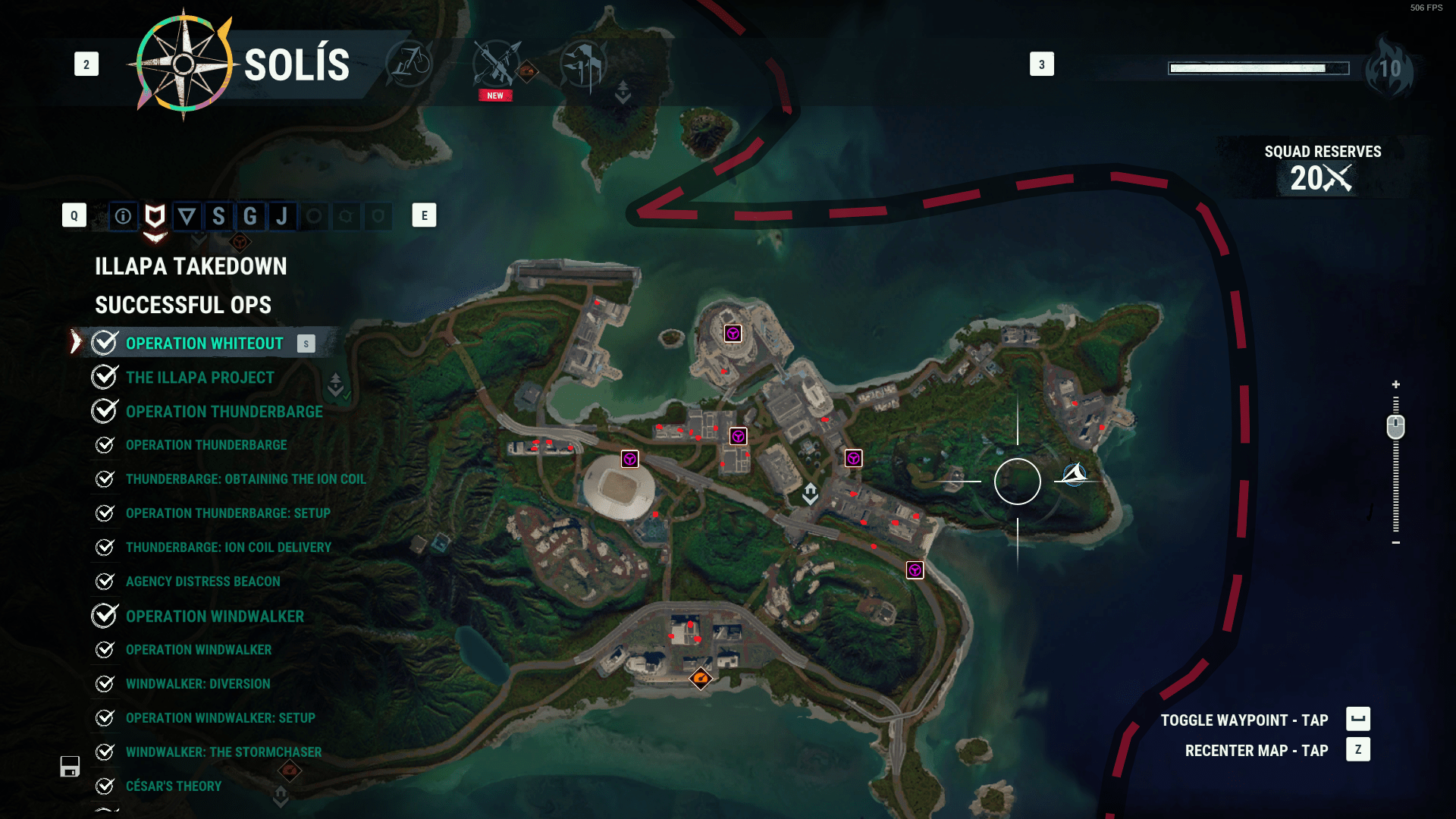Switch to the motorbike supply tab
The width and height of the screenshot is (1456, 819).
pos(409,64)
